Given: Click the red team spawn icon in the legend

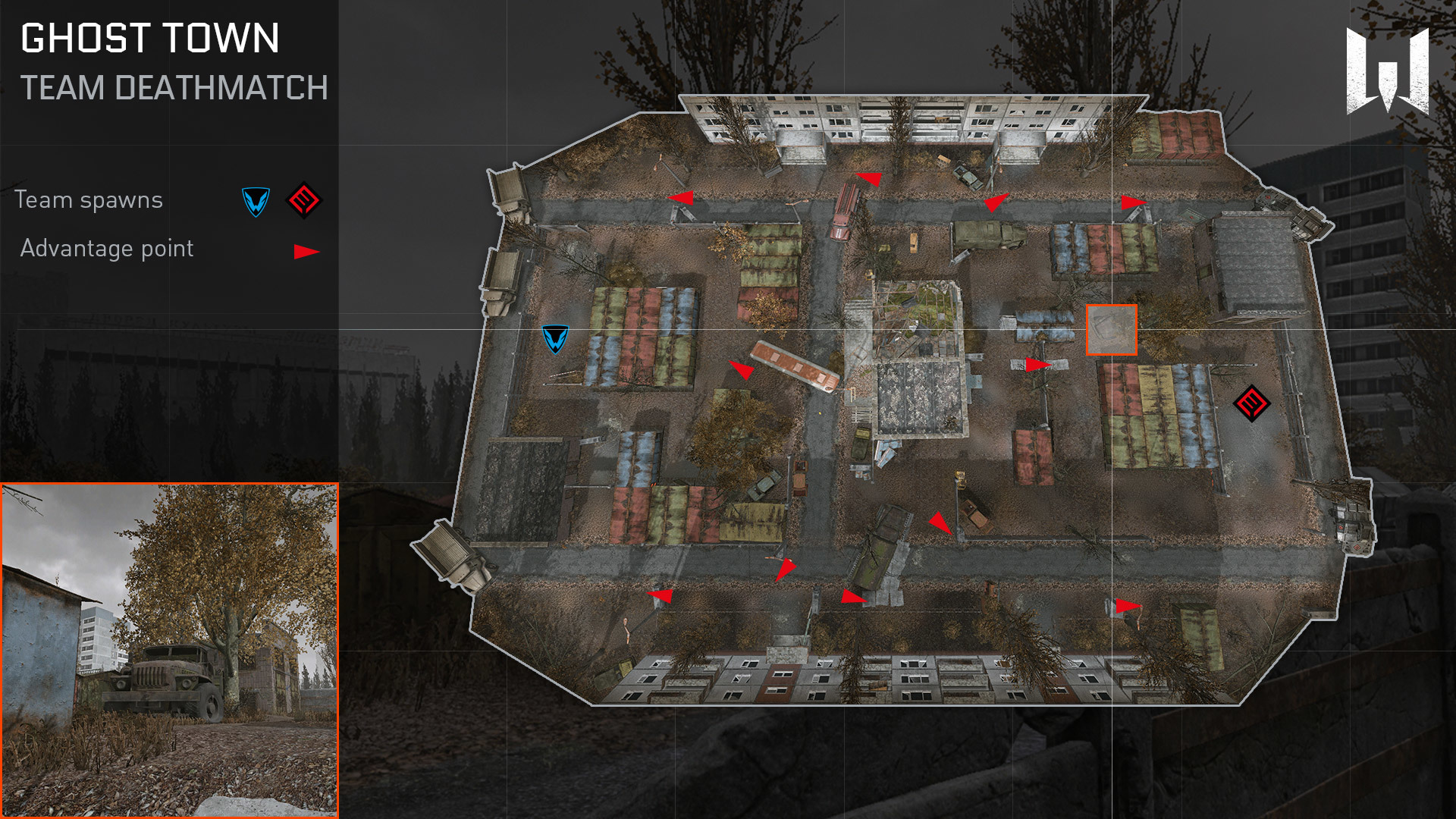Looking at the screenshot, I should (x=303, y=201).
